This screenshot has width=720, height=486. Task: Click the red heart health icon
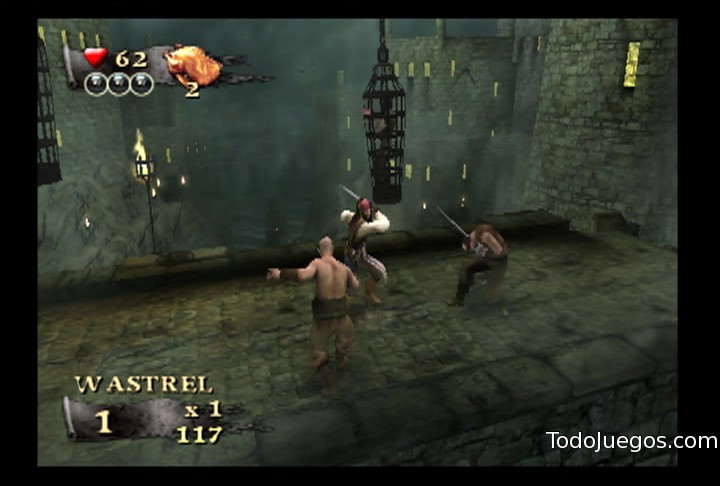coord(95,57)
